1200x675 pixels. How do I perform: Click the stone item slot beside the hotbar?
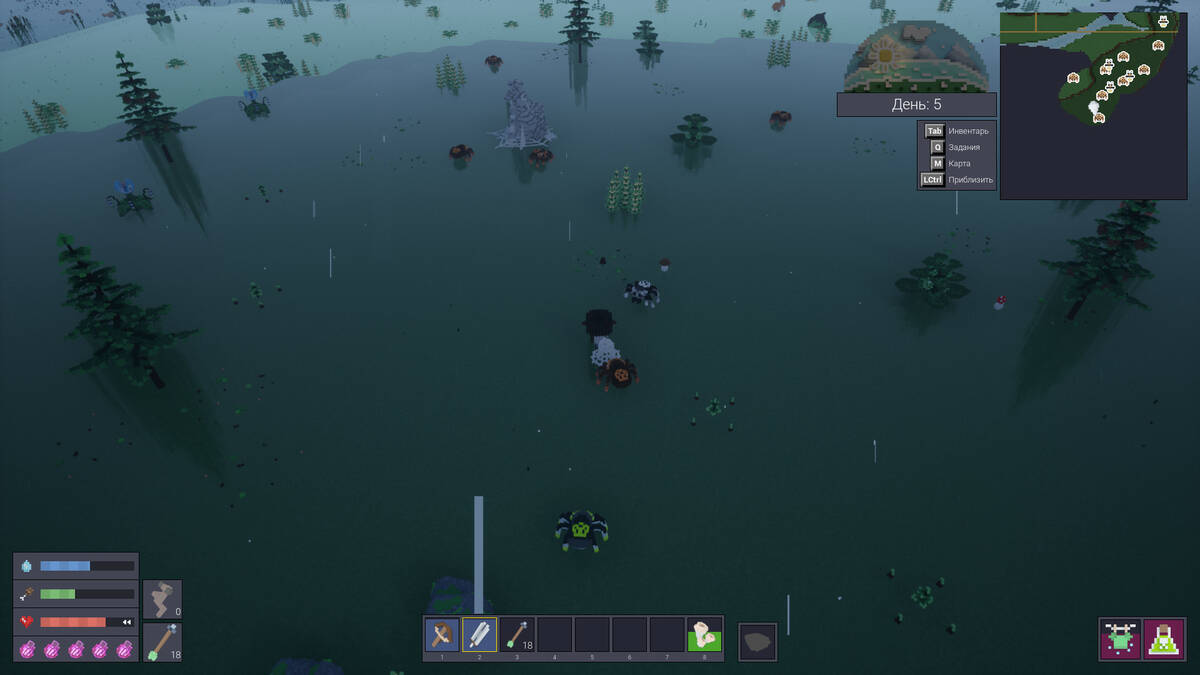758,641
